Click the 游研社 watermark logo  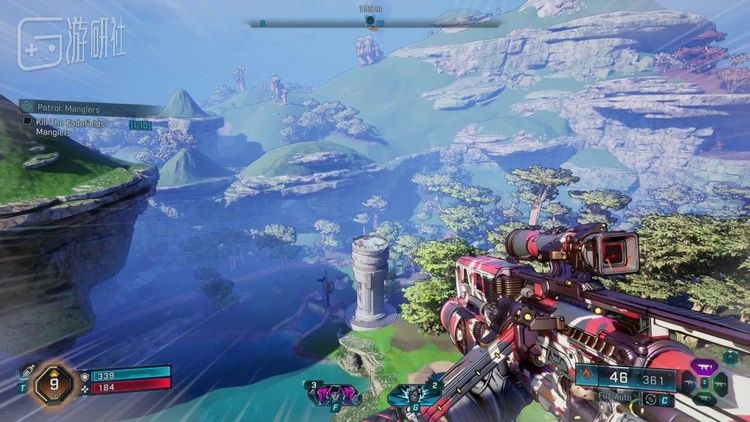pos(70,45)
